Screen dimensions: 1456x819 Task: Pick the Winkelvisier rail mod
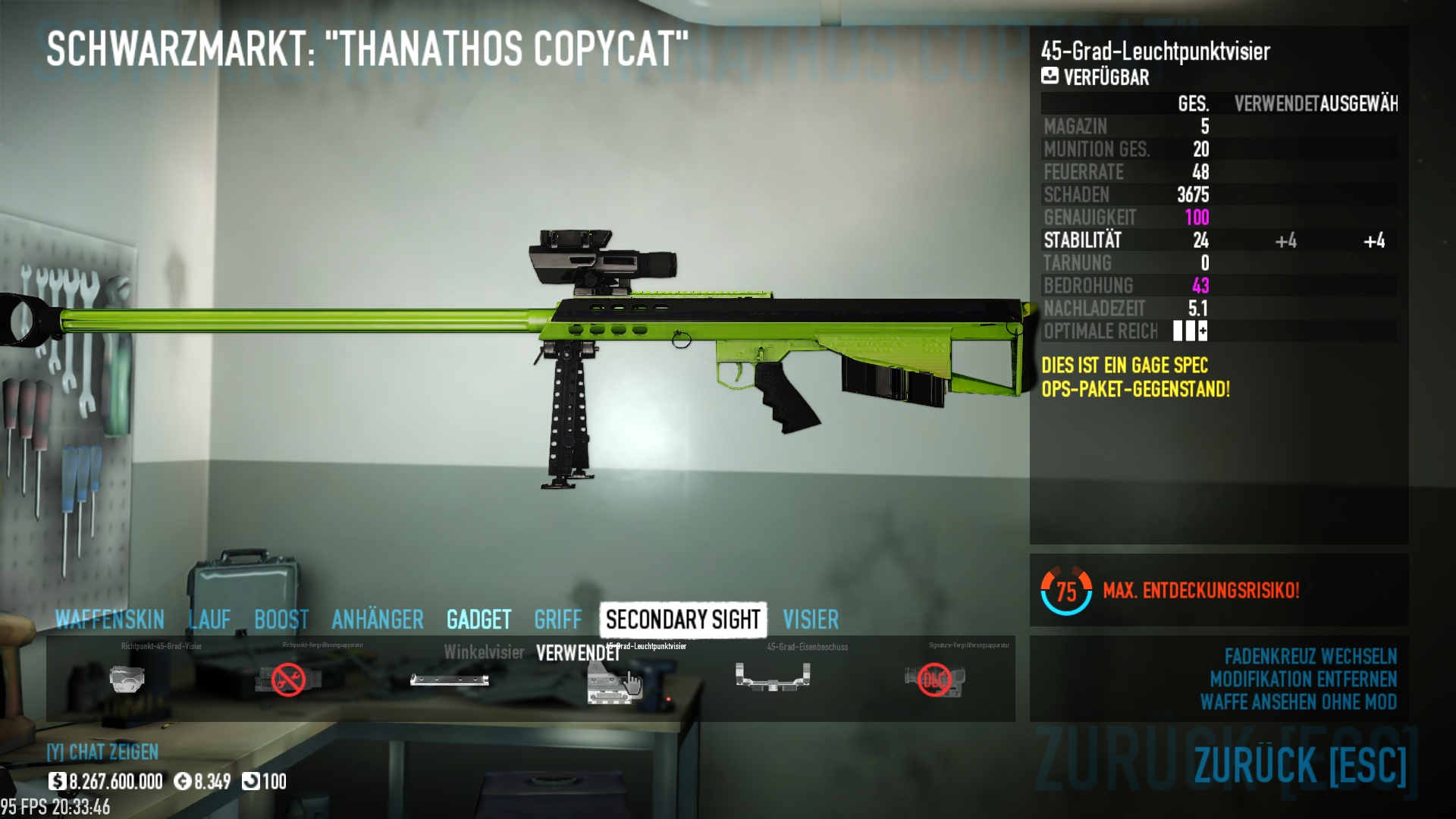click(x=450, y=679)
